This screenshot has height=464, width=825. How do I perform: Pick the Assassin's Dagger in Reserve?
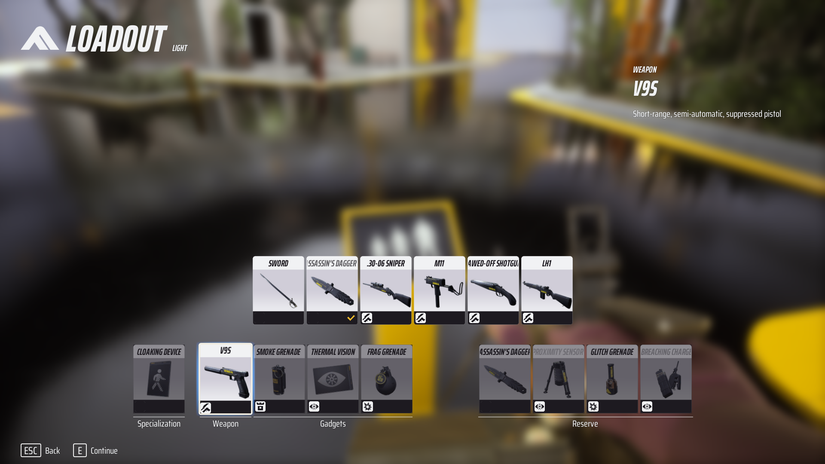tap(504, 380)
